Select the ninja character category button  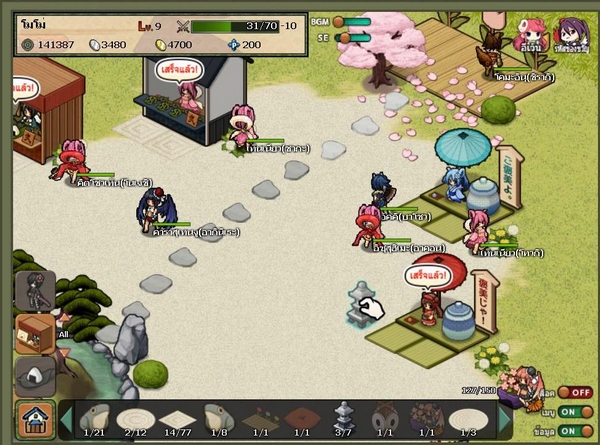pyautogui.click(x=35, y=289)
